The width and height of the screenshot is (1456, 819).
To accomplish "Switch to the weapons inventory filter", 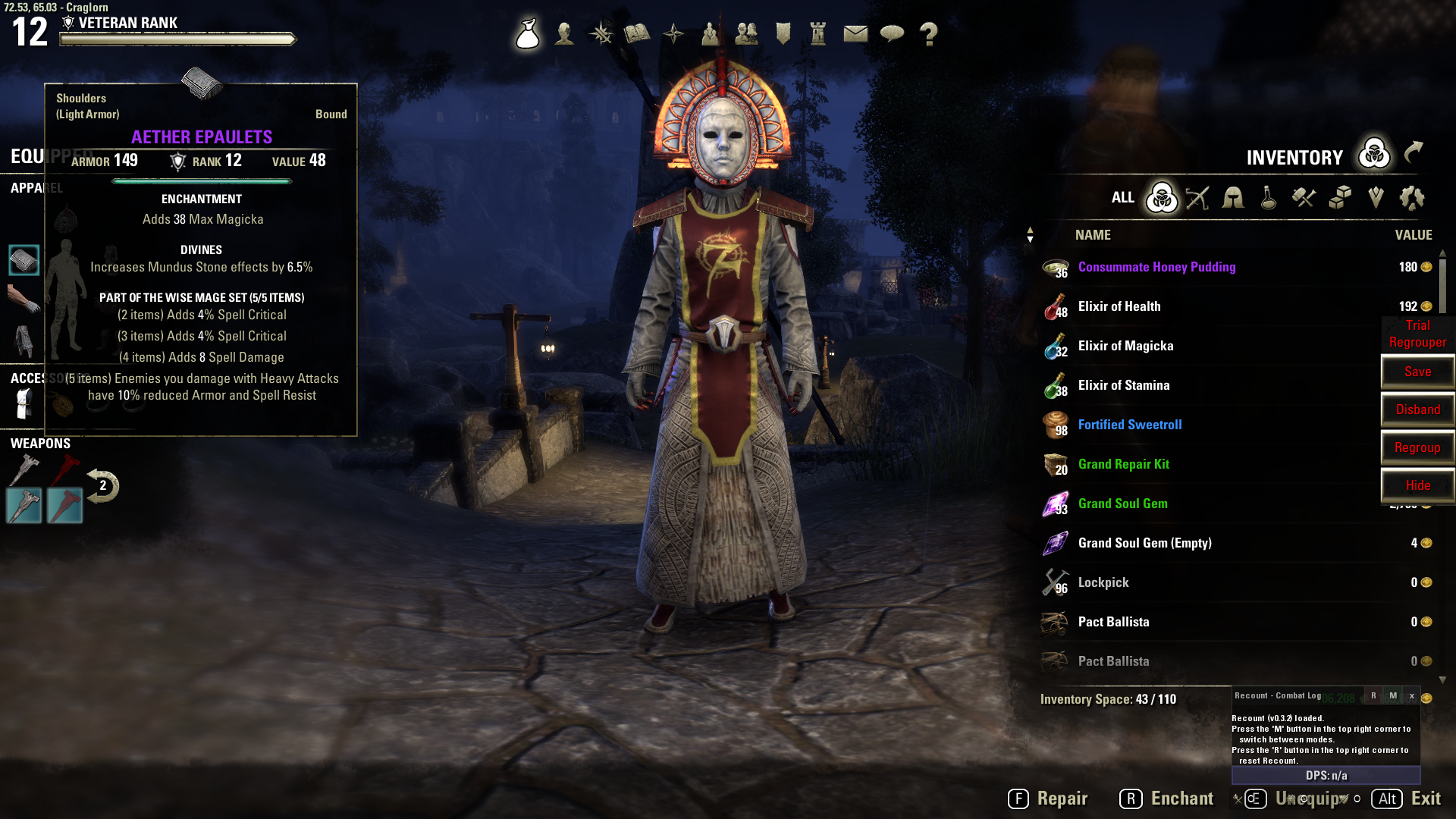I will (x=1197, y=198).
